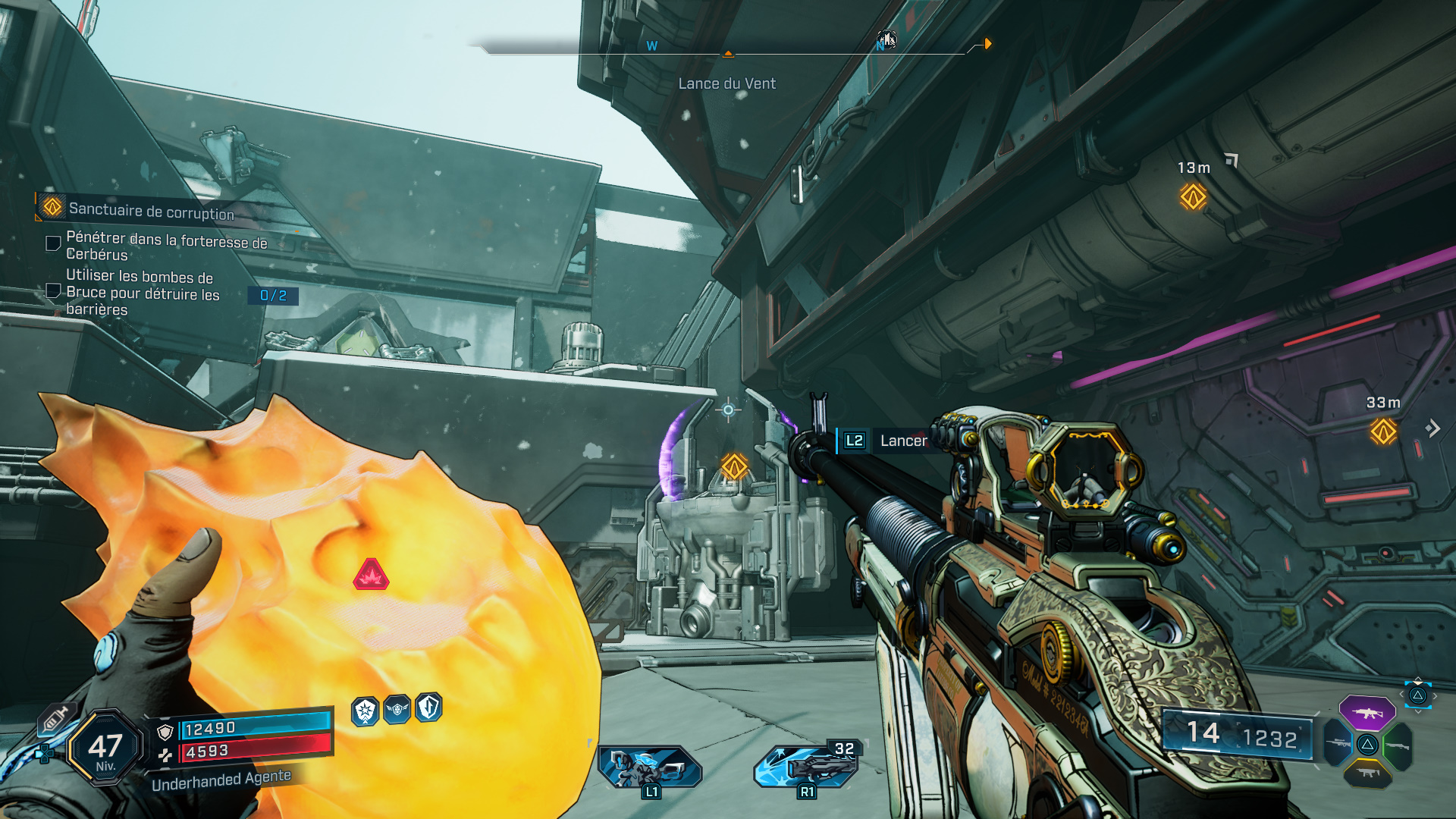
Task: Click the compass bar north marker icon
Action: pos(886,40)
